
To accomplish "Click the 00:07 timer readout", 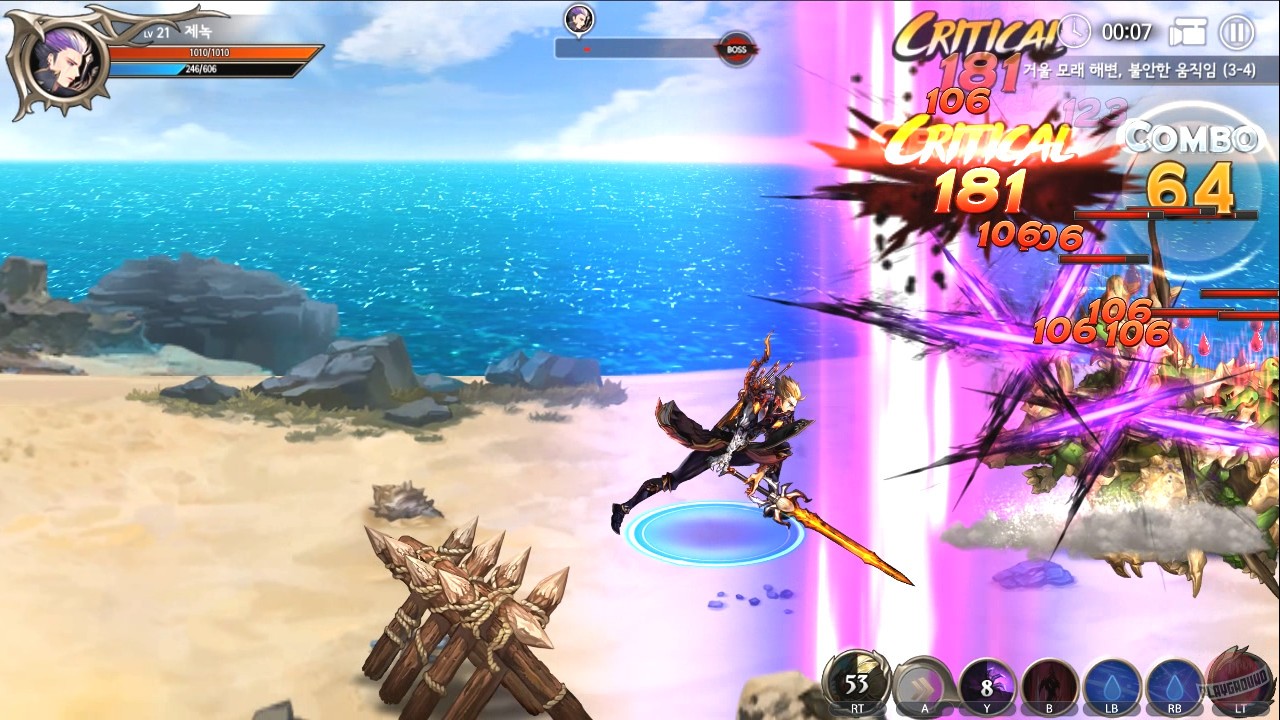I will click(x=1127, y=30).
